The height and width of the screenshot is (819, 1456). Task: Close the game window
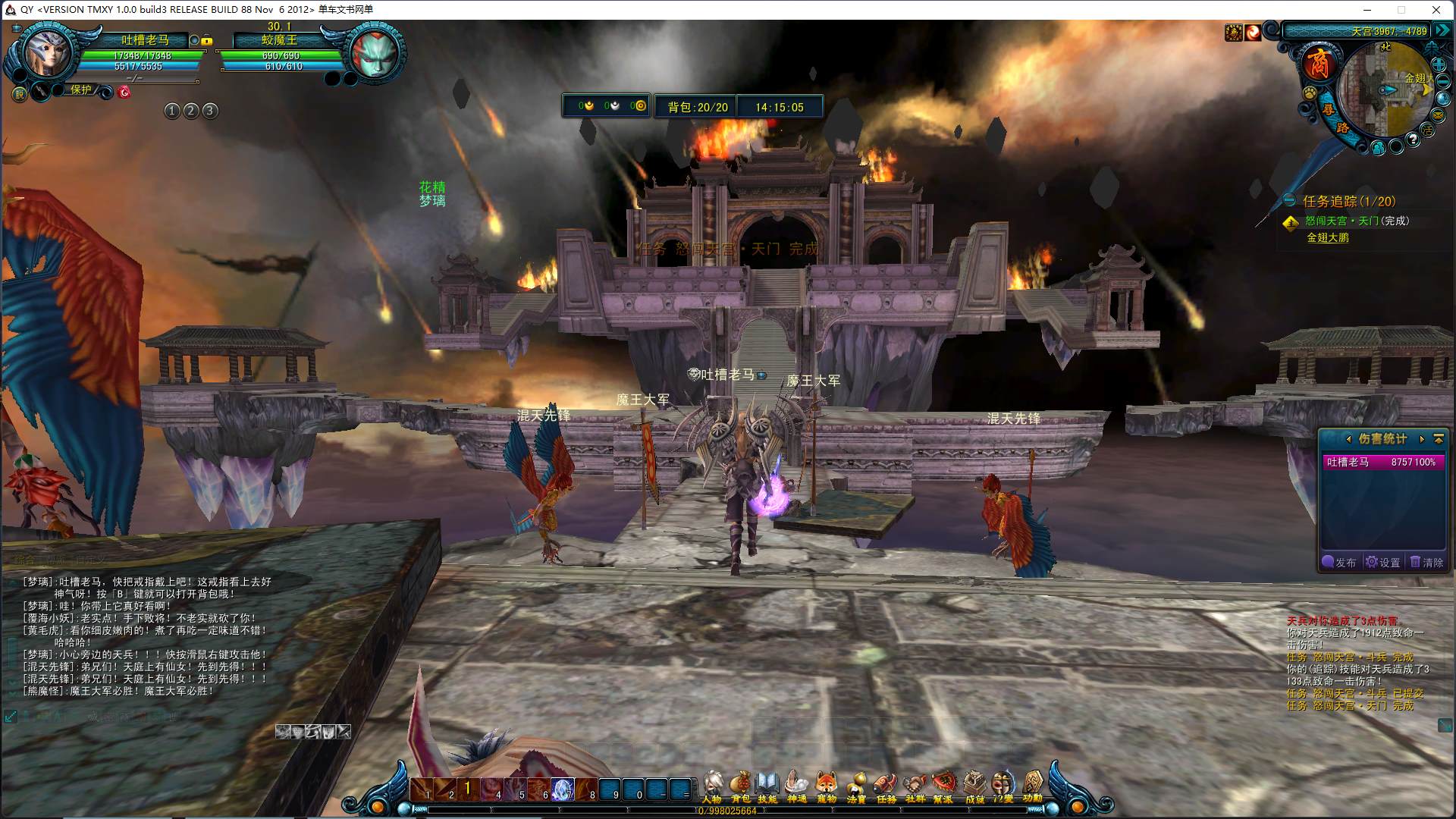point(1436,10)
